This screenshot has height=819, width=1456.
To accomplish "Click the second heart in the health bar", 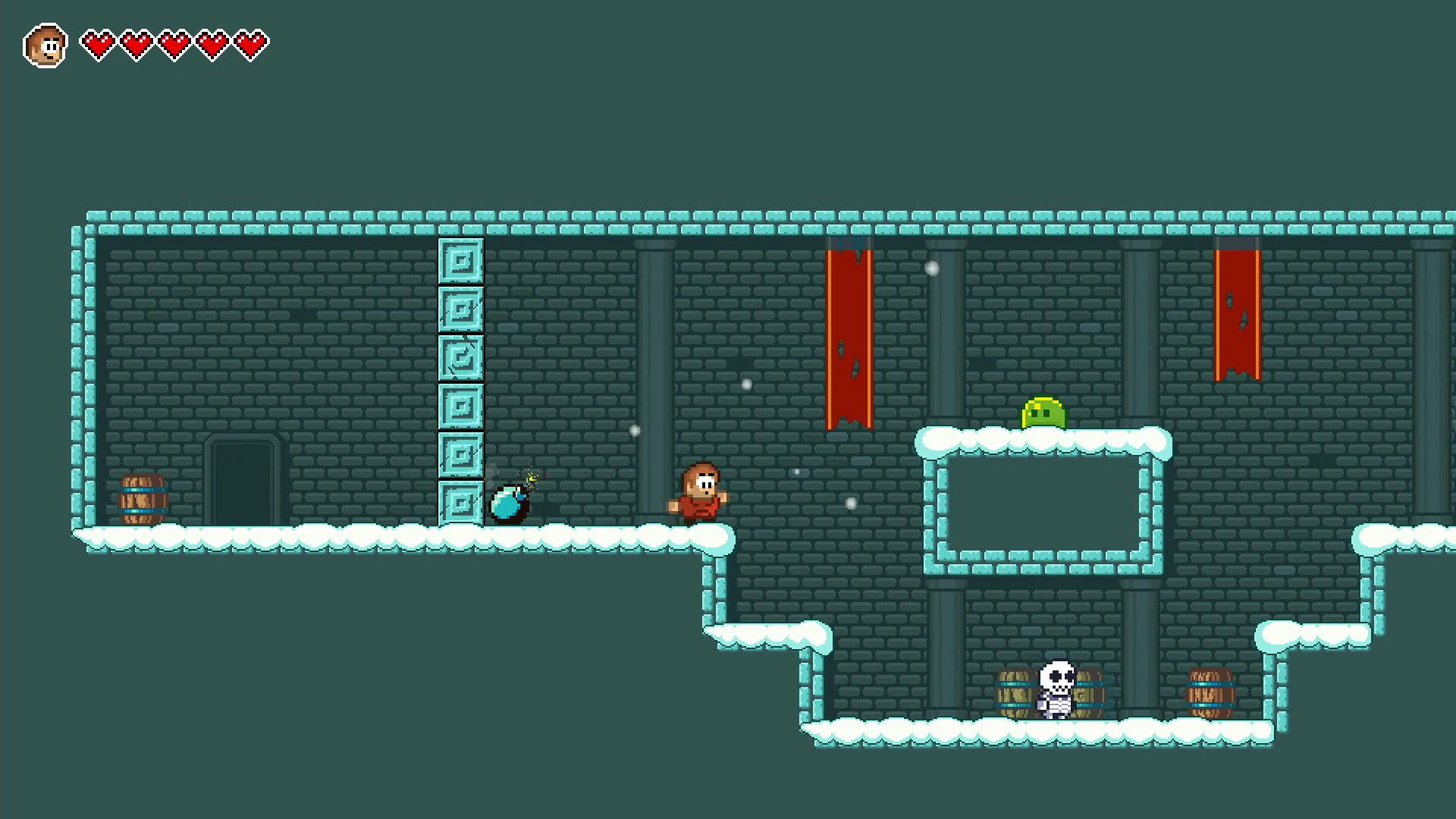I will pos(134,43).
